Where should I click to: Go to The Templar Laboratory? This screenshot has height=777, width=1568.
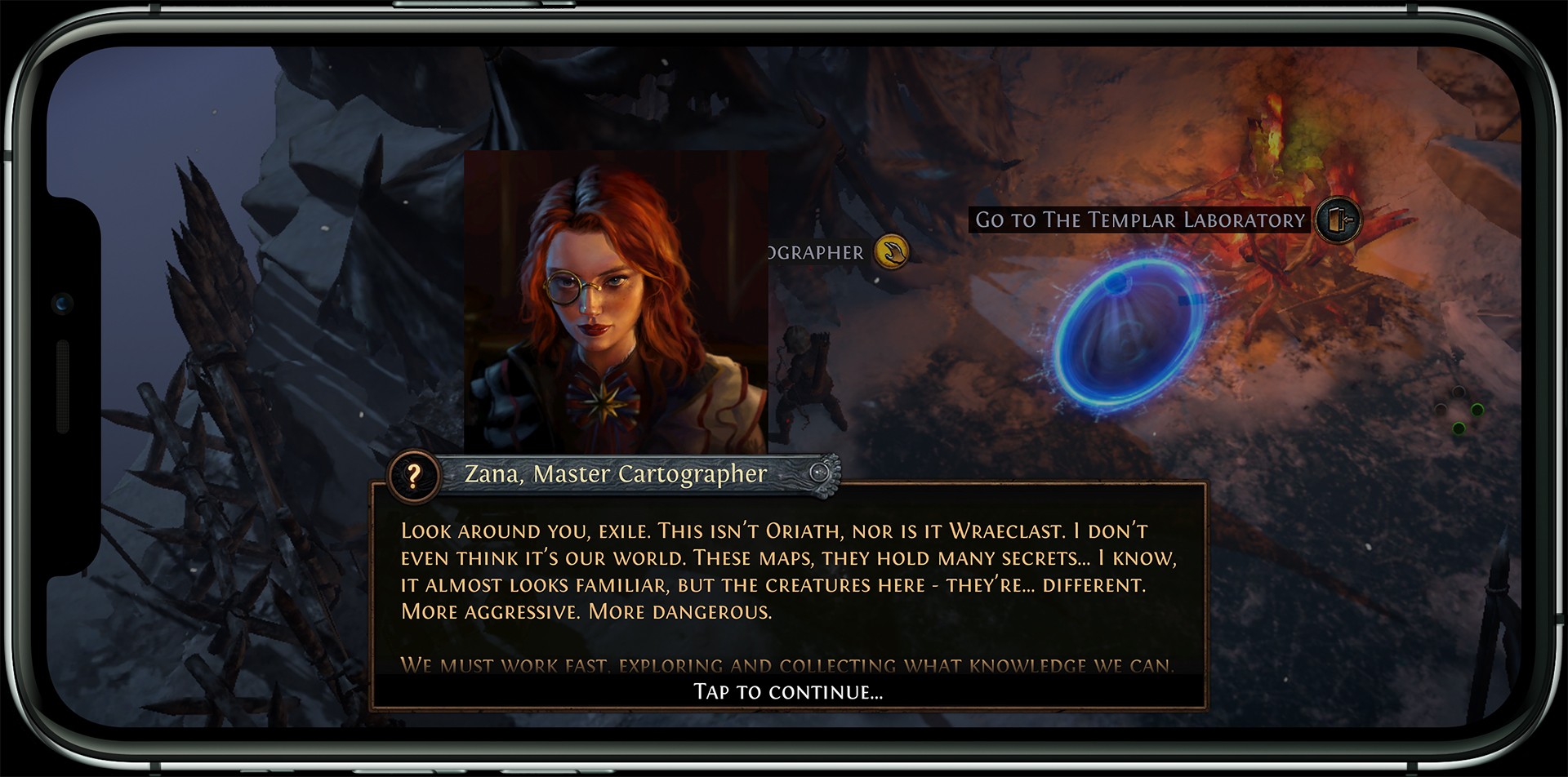pos(1140,220)
